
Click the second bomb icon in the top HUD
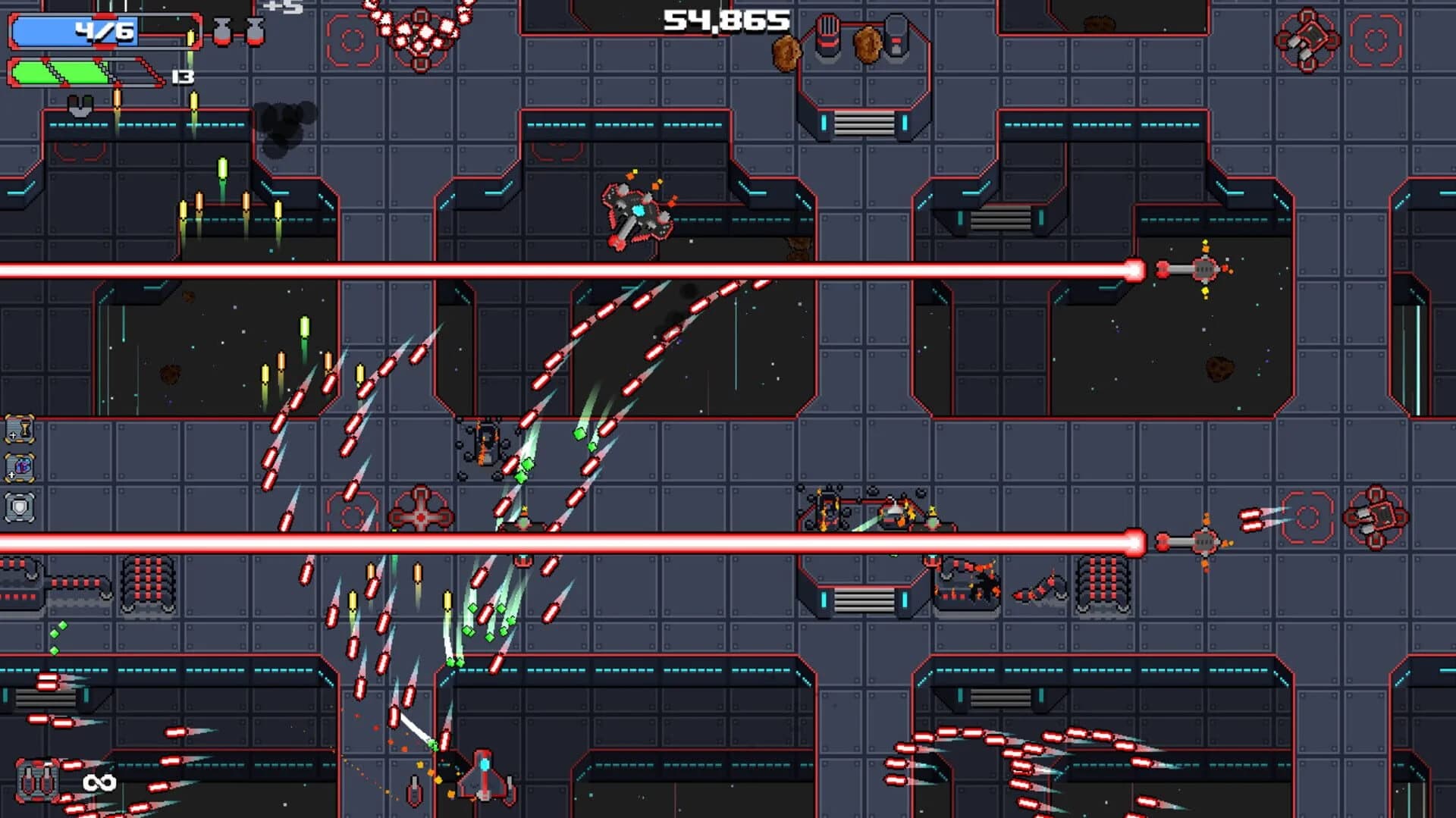point(253,32)
